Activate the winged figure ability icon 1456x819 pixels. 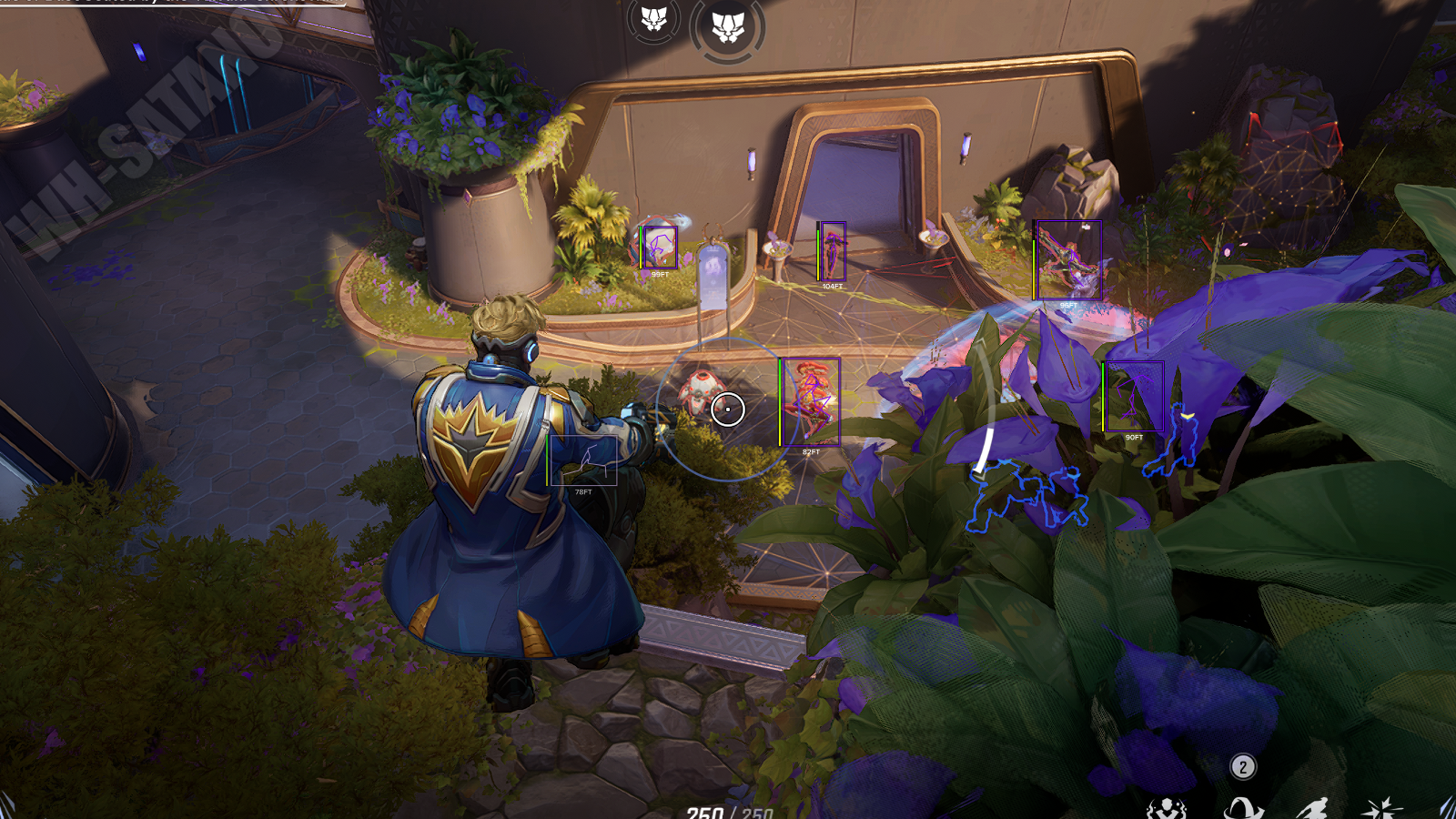click(x=1167, y=809)
